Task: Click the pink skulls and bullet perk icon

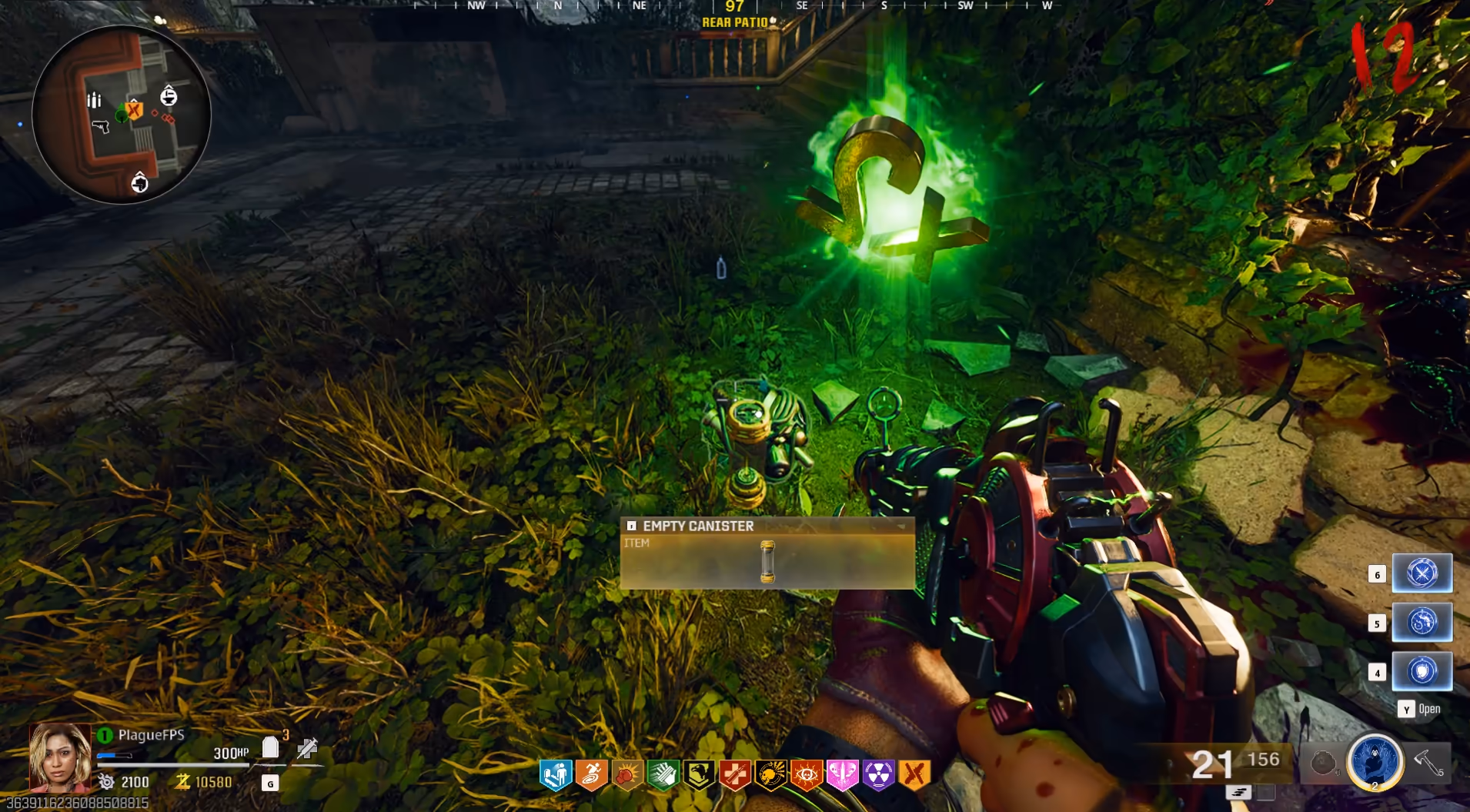Action: click(x=842, y=775)
